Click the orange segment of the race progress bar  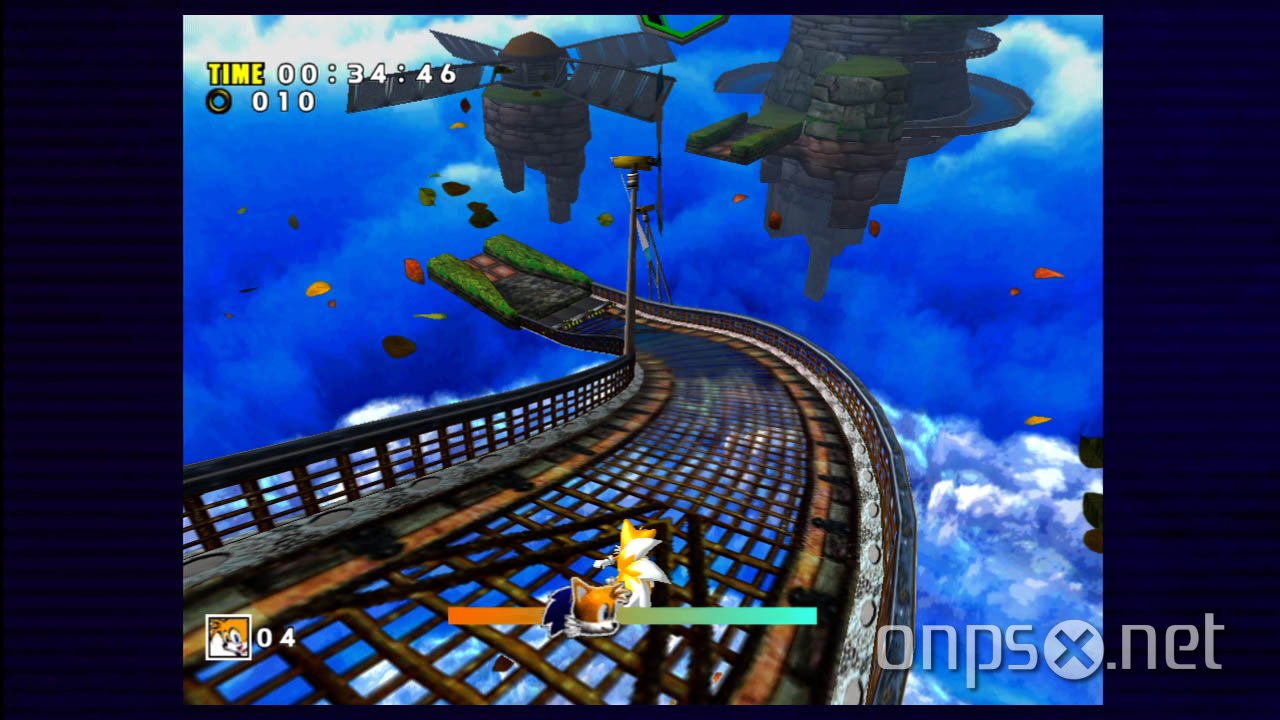(x=495, y=617)
